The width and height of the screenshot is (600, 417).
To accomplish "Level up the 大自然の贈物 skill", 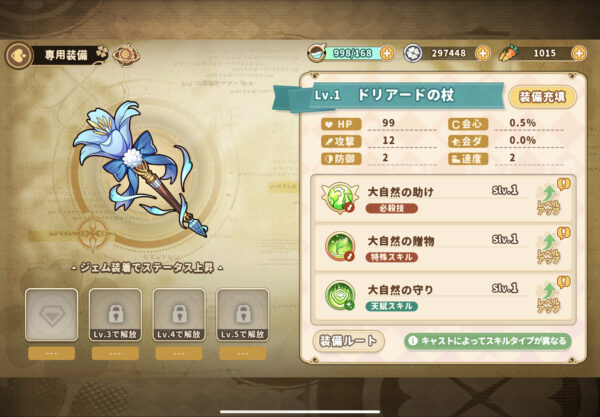I will [x=549, y=247].
